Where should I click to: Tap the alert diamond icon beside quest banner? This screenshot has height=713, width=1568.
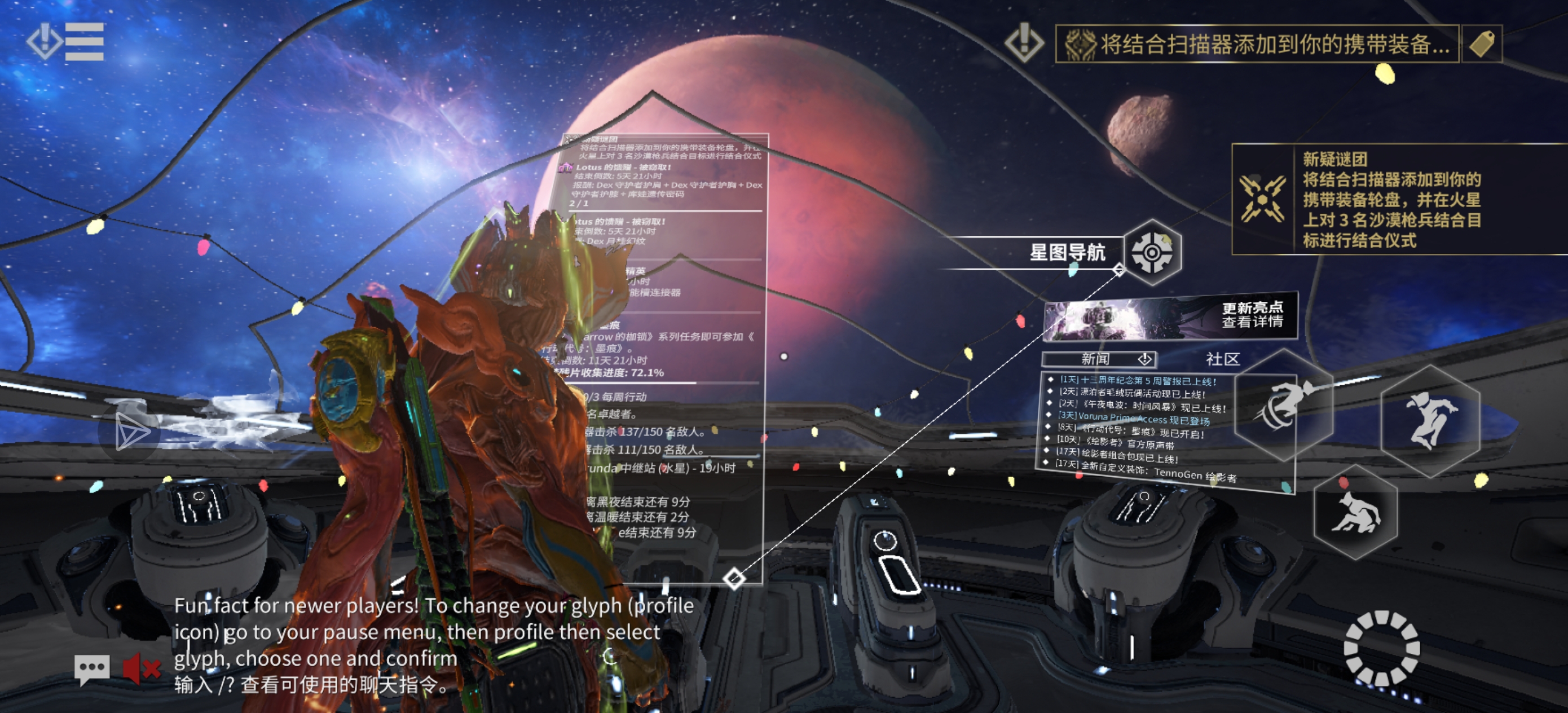[1024, 43]
